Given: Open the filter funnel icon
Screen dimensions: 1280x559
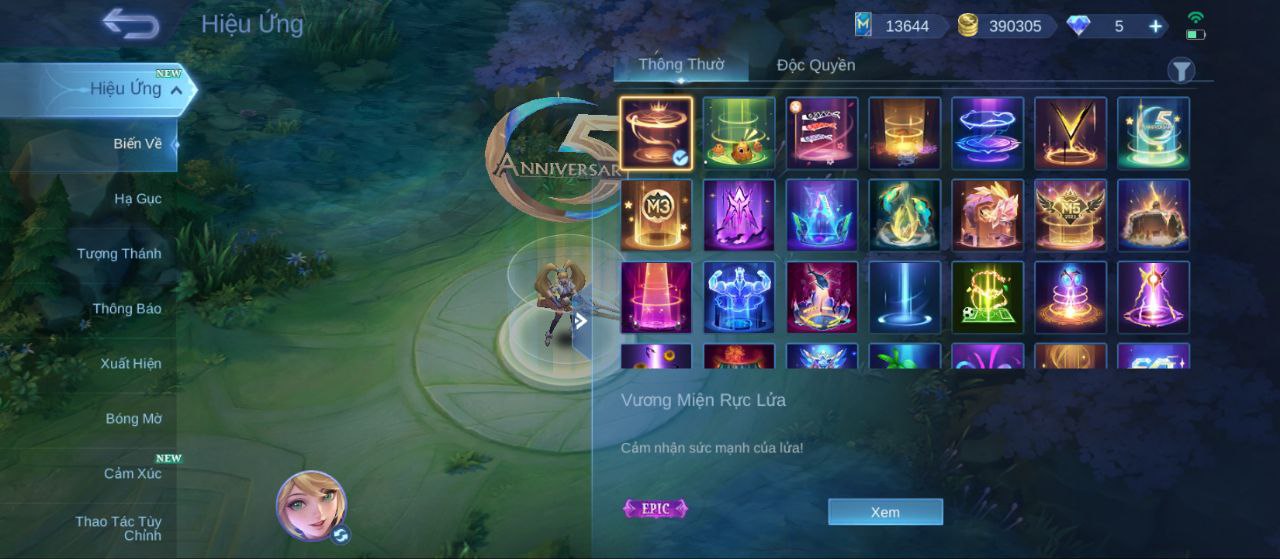Looking at the screenshot, I should coord(1181,70).
